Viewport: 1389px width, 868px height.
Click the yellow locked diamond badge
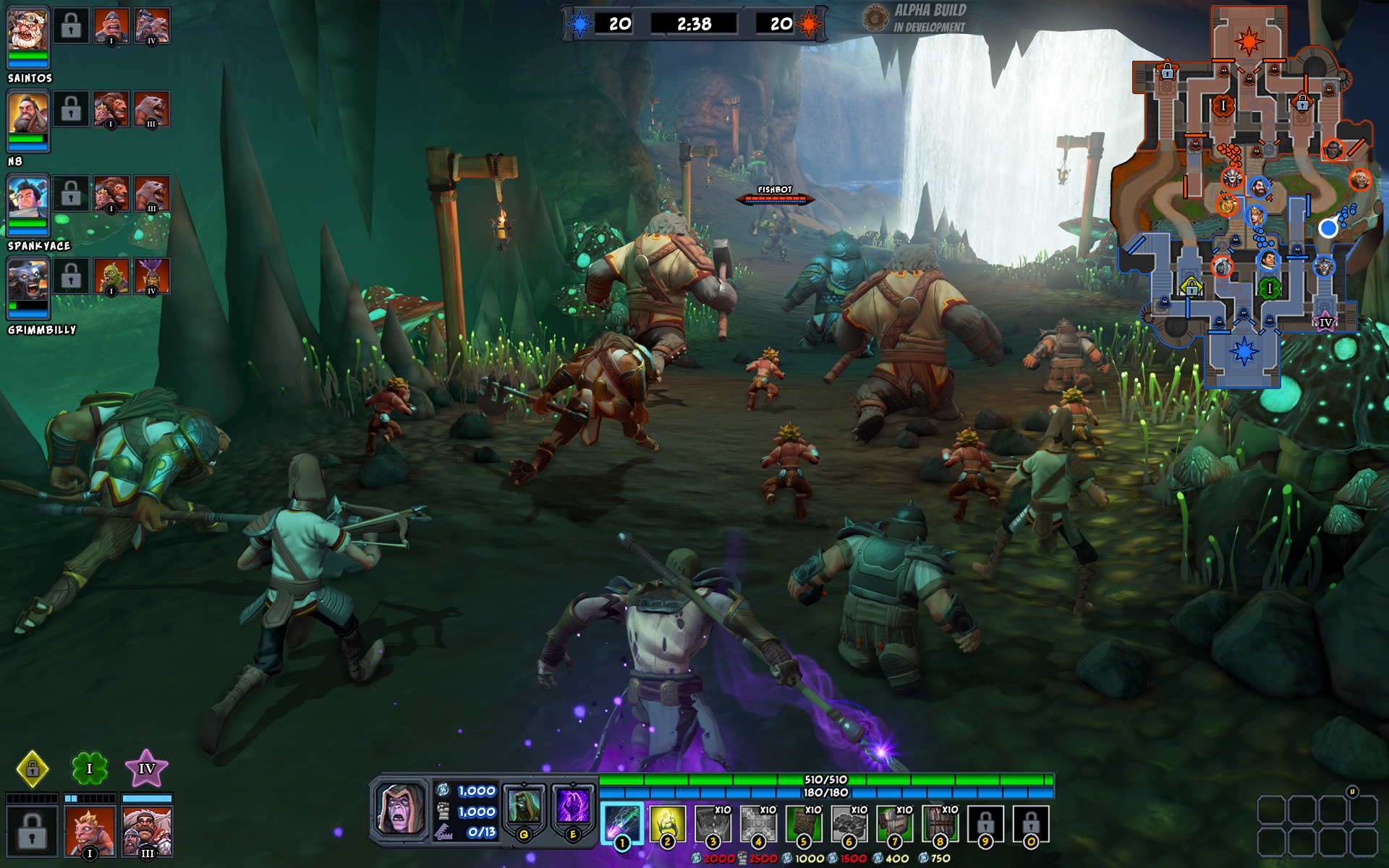pos(33,768)
